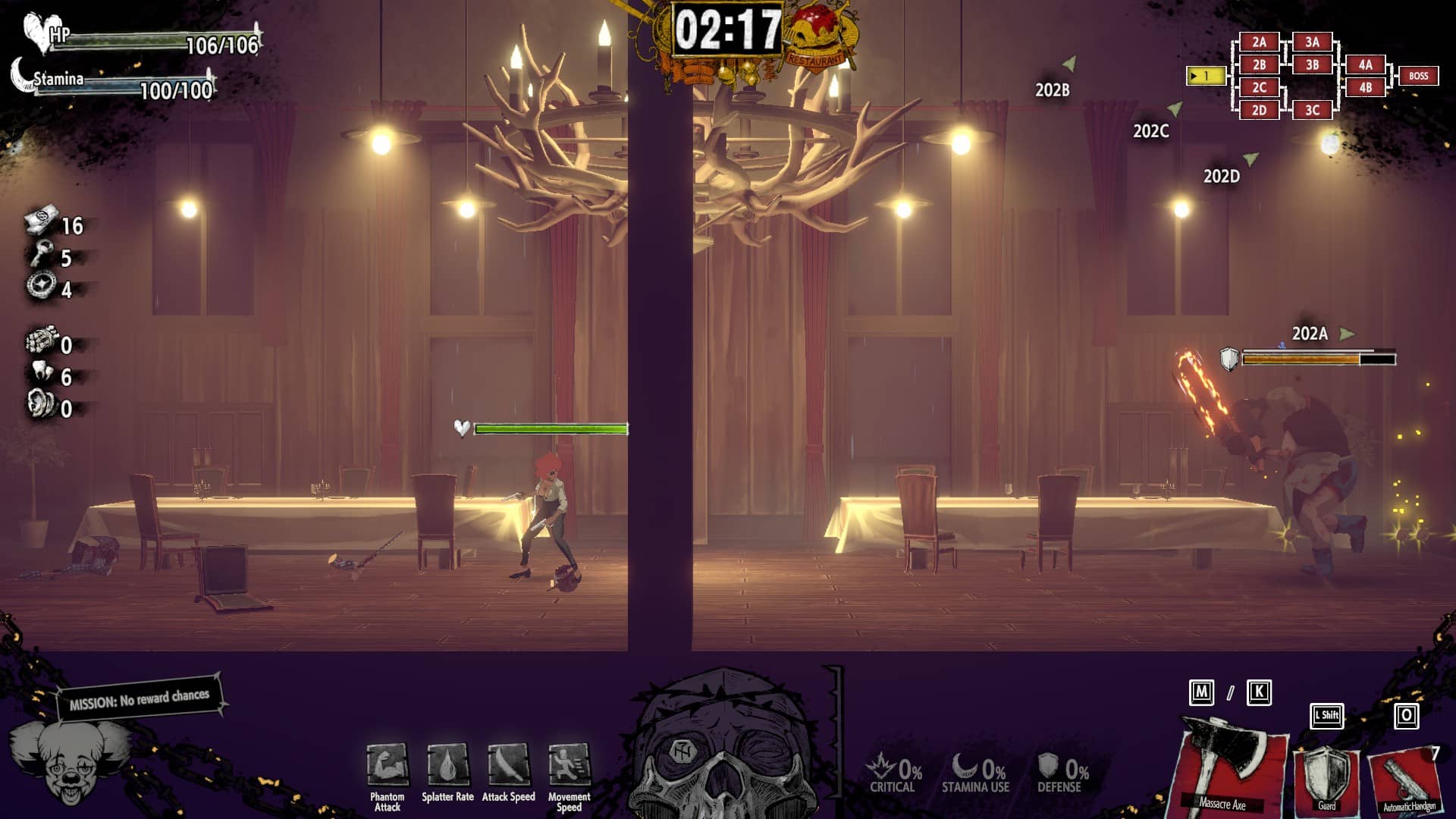This screenshot has width=1456, height=819.
Task: Click the Phantom Attack stat icon
Action: (387, 765)
